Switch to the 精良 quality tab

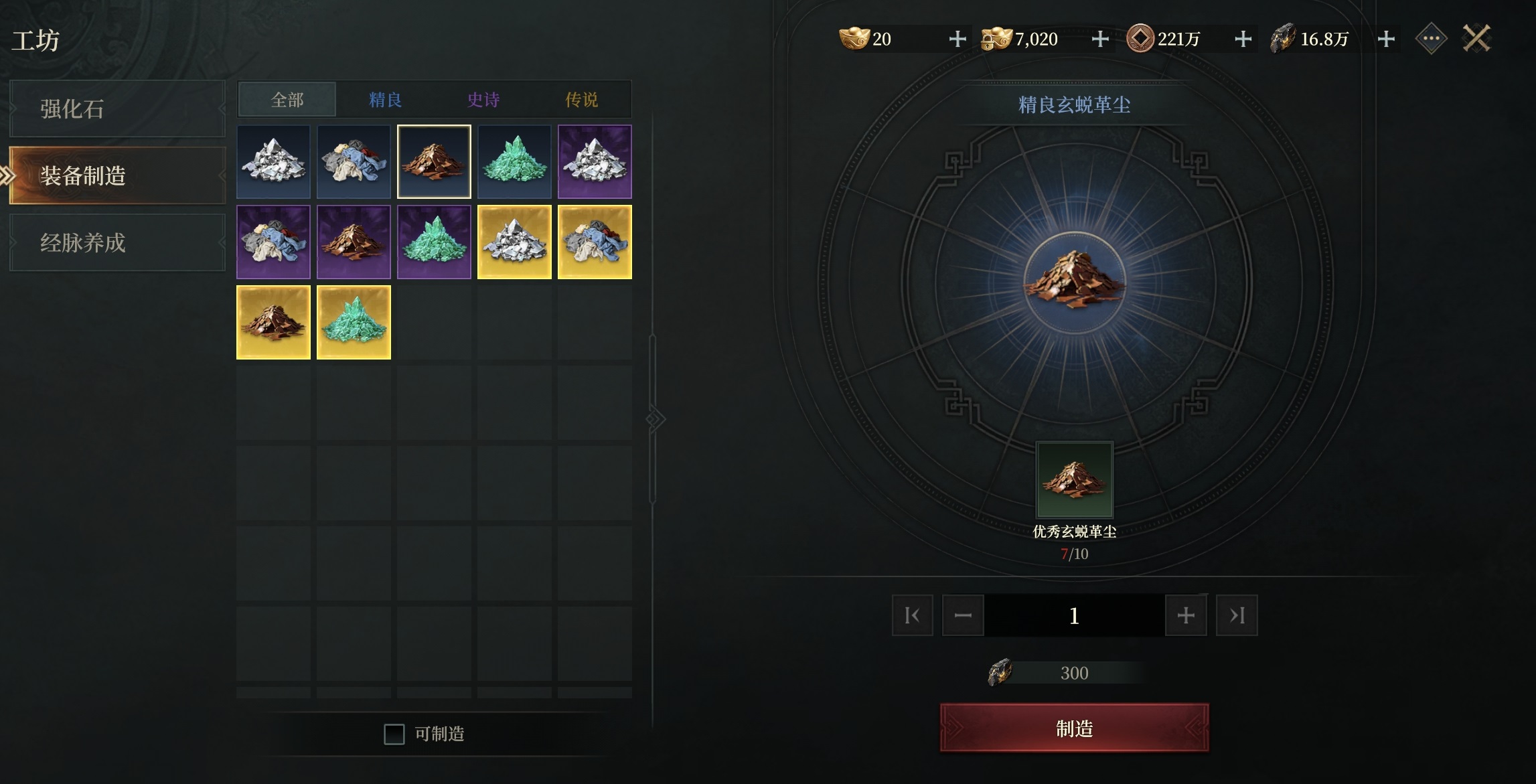pyautogui.click(x=385, y=100)
